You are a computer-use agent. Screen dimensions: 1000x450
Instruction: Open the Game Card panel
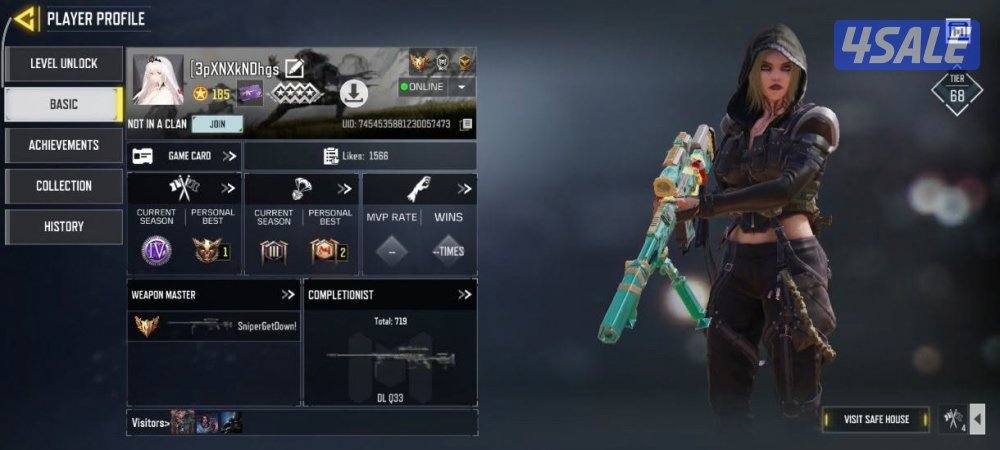click(x=185, y=156)
